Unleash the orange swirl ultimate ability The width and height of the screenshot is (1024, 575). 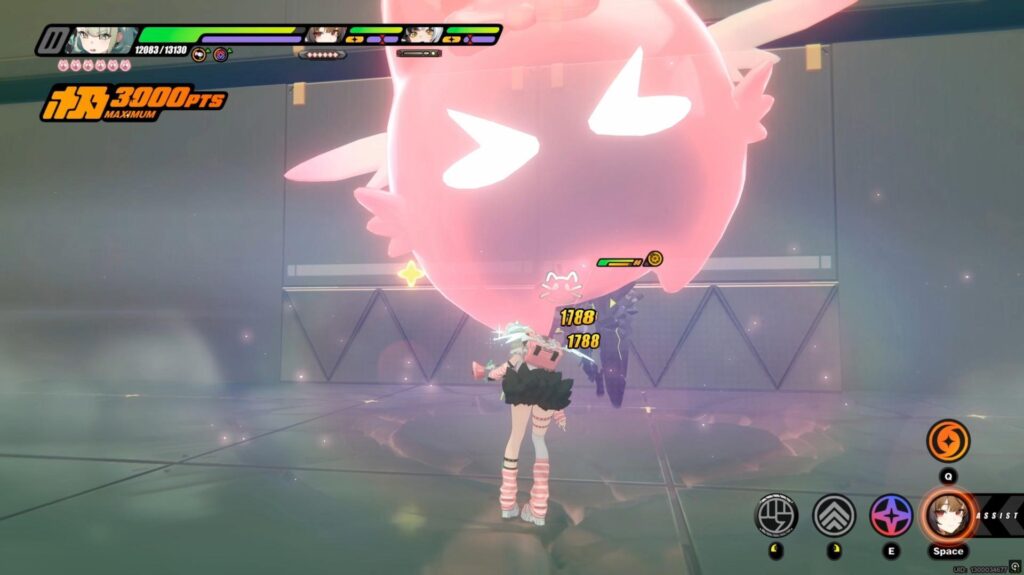[x=947, y=441]
